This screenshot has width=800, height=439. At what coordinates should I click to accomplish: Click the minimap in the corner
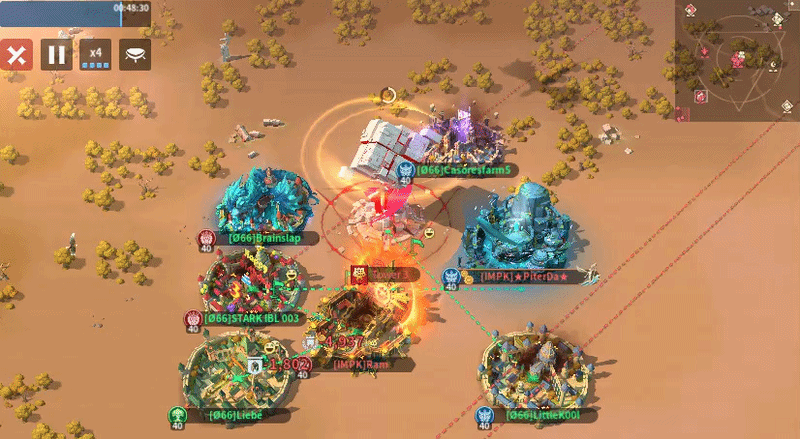pos(737,60)
